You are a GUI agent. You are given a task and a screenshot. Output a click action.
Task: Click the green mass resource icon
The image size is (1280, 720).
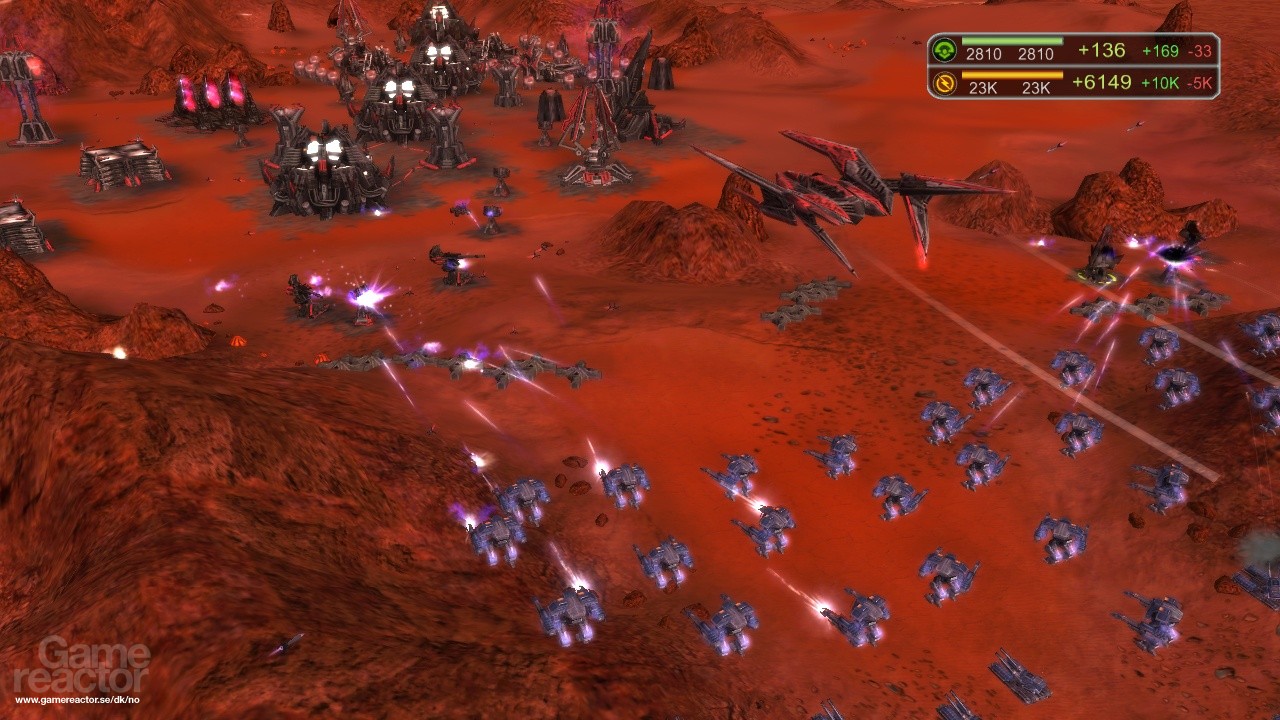[x=943, y=50]
